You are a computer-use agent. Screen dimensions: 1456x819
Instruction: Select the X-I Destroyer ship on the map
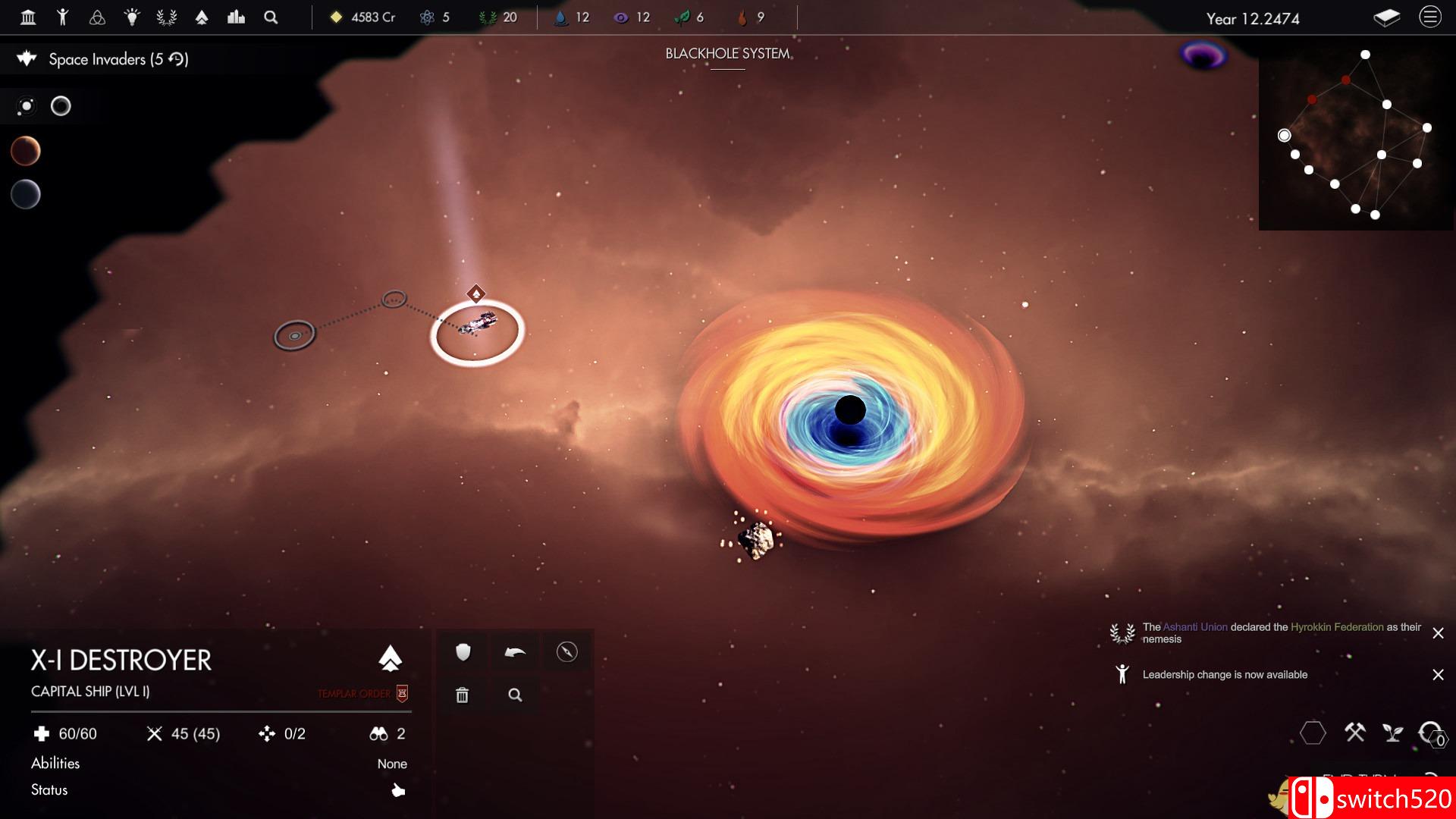pos(478,326)
